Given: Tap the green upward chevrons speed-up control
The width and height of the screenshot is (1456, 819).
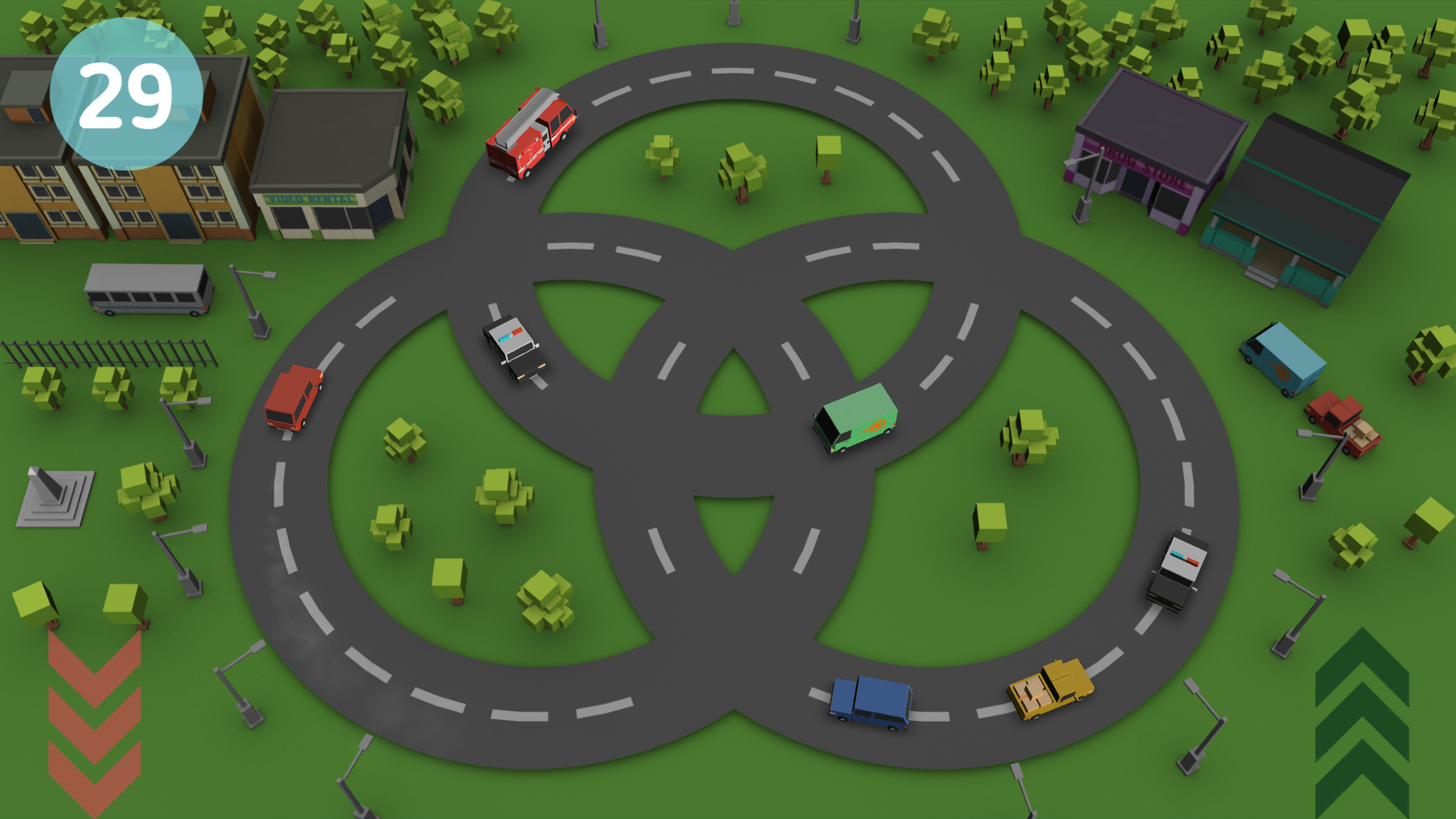Looking at the screenshot, I should pos(1362,723).
